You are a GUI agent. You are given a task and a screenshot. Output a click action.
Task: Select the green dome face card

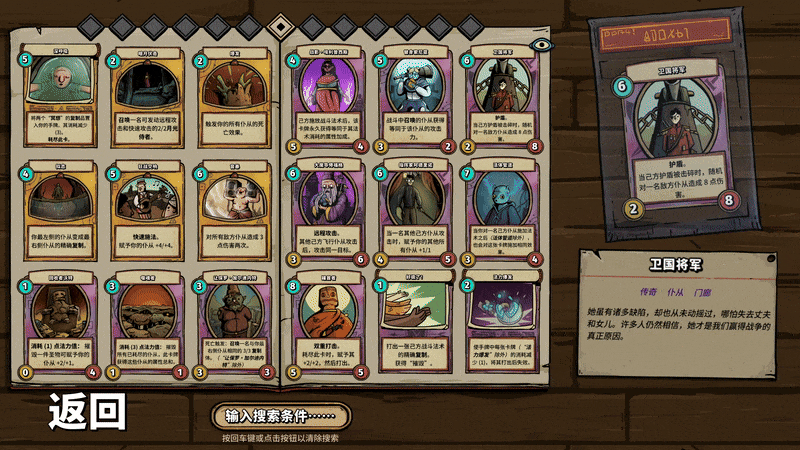point(58,100)
